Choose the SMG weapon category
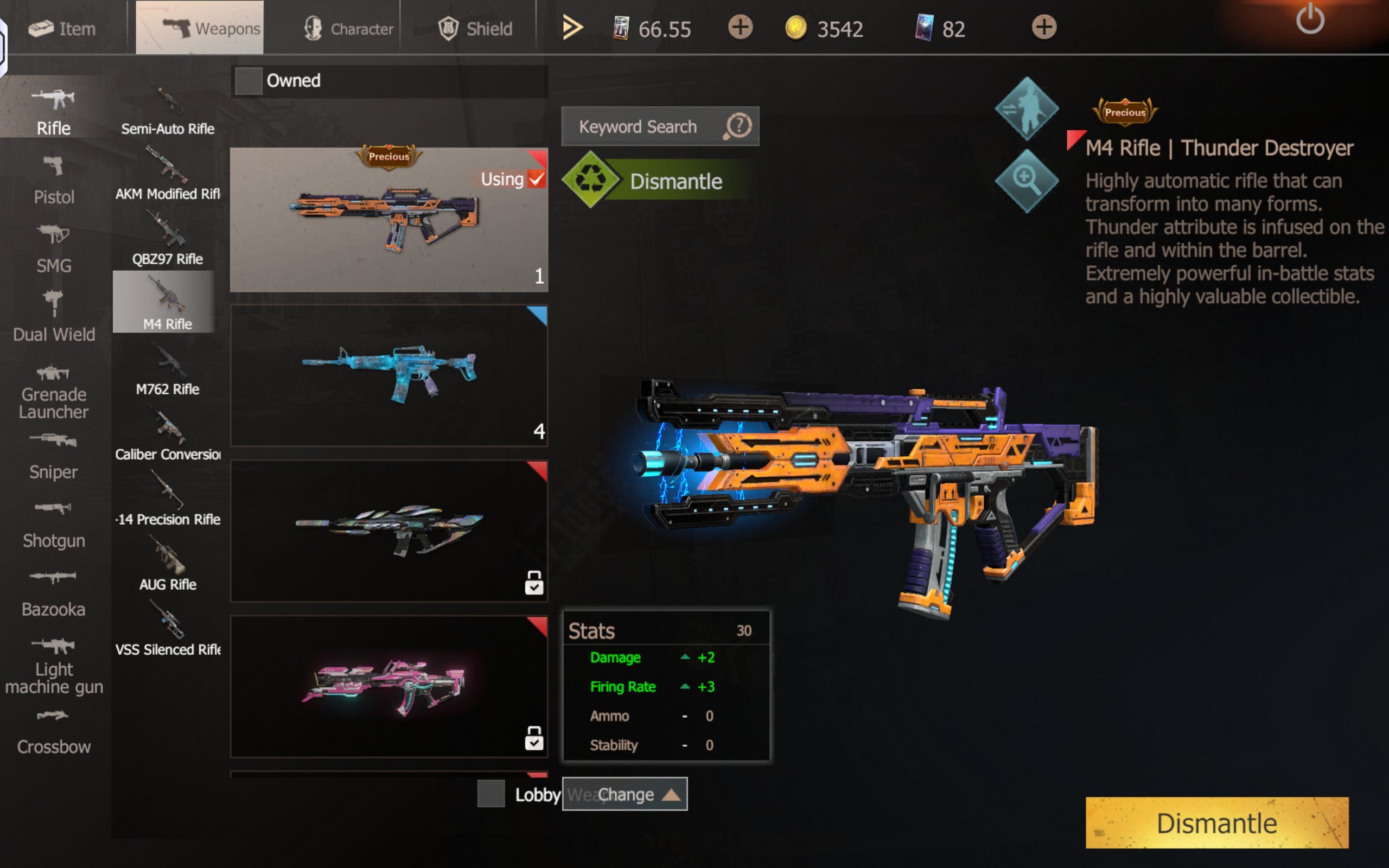This screenshot has width=1389, height=868. click(x=54, y=249)
